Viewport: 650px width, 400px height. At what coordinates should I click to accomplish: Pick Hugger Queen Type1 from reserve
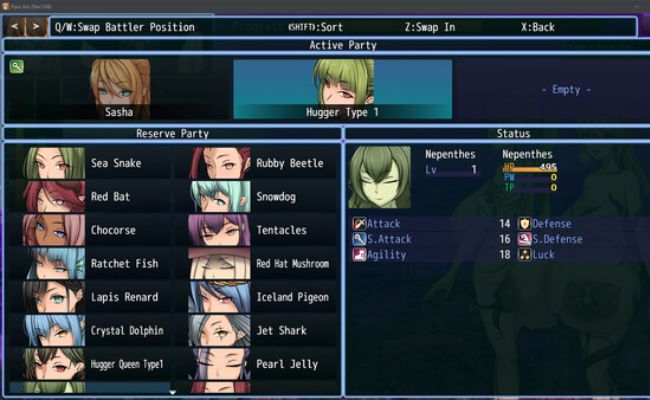pos(92,364)
